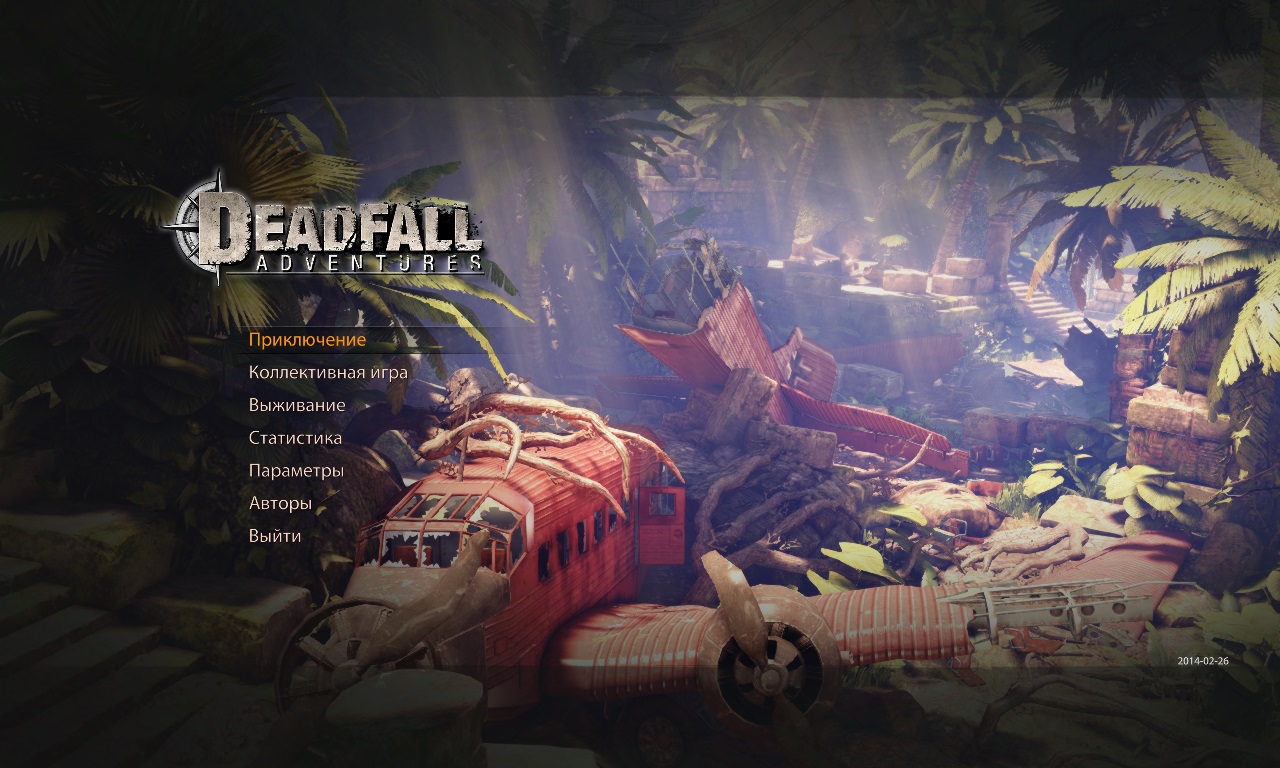This screenshot has width=1280, height=768.
Task: Select the Приключение menu entry
Action: point(307,340)
